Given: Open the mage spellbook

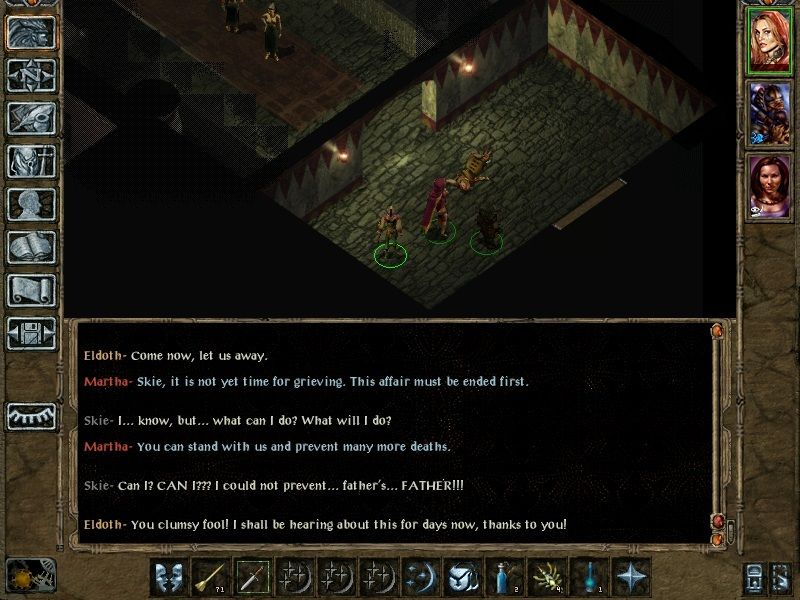Looking at the screenshot, I should click(x=31, y=247).
